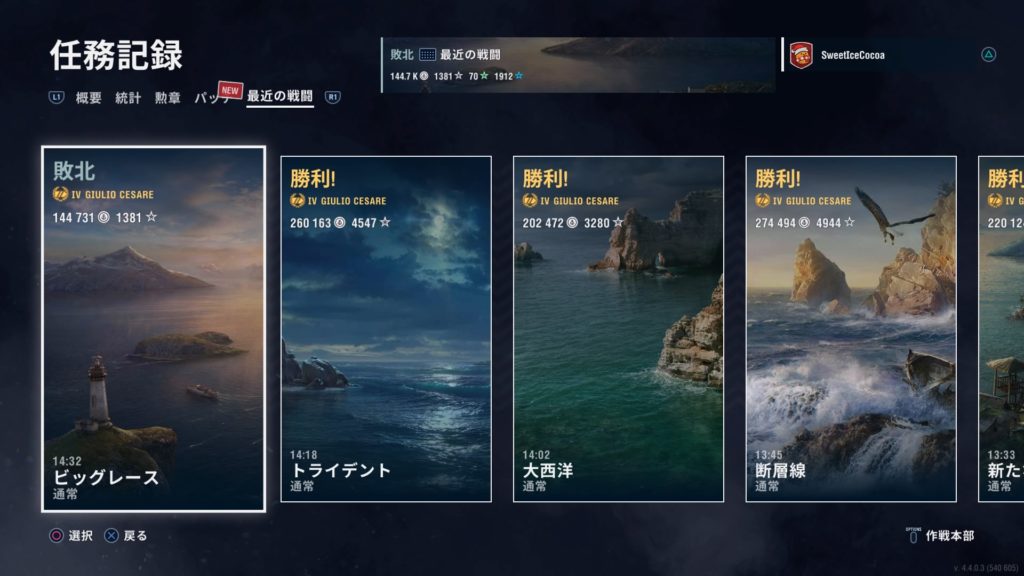This screenshot has width=1024, height=576.
Task: Open the partially visible 13:33 battle card
Action: (x=1001, y=329)
